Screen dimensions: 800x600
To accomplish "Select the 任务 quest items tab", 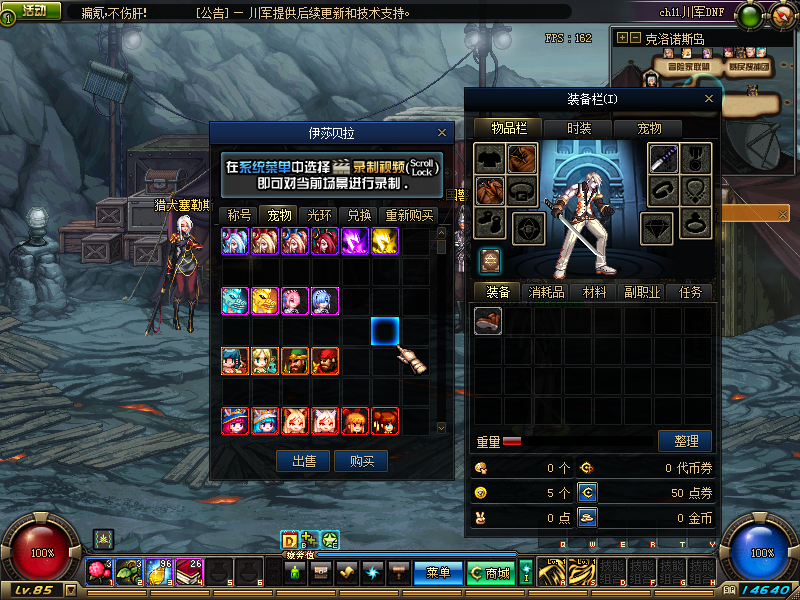I will [691, 292].
